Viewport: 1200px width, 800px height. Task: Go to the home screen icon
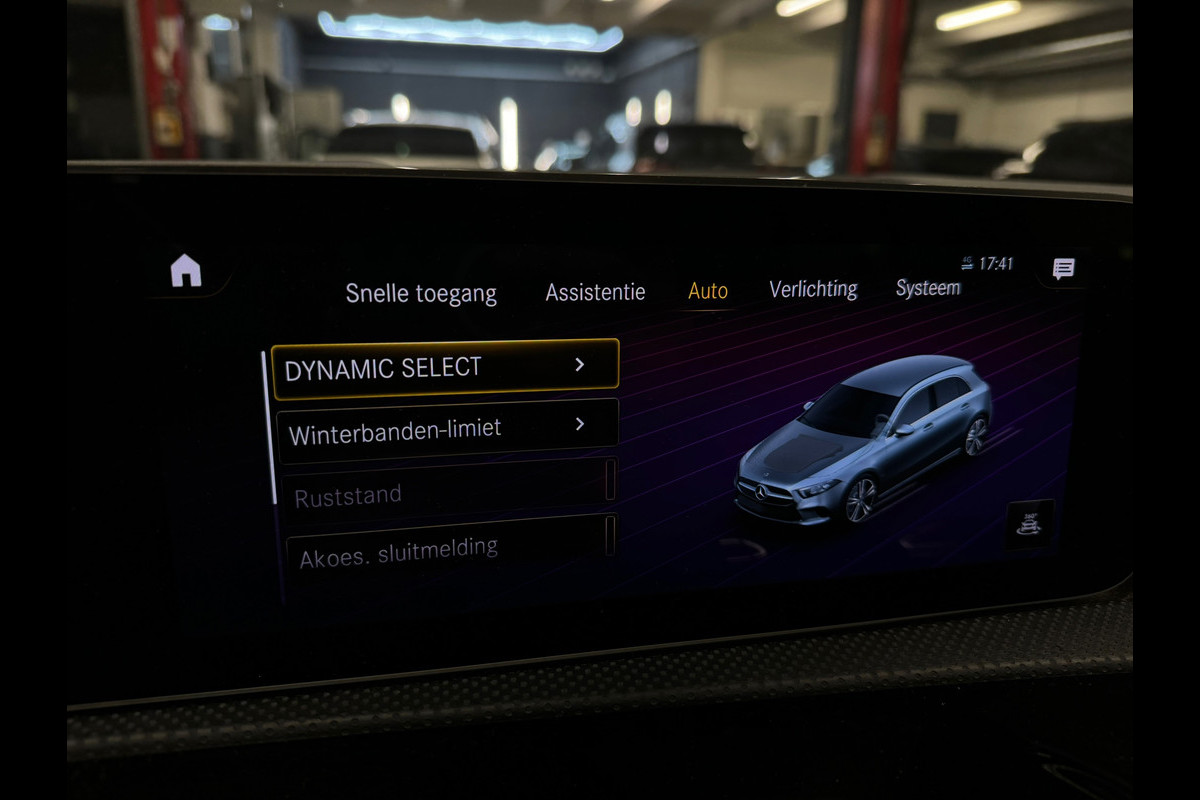186,270
